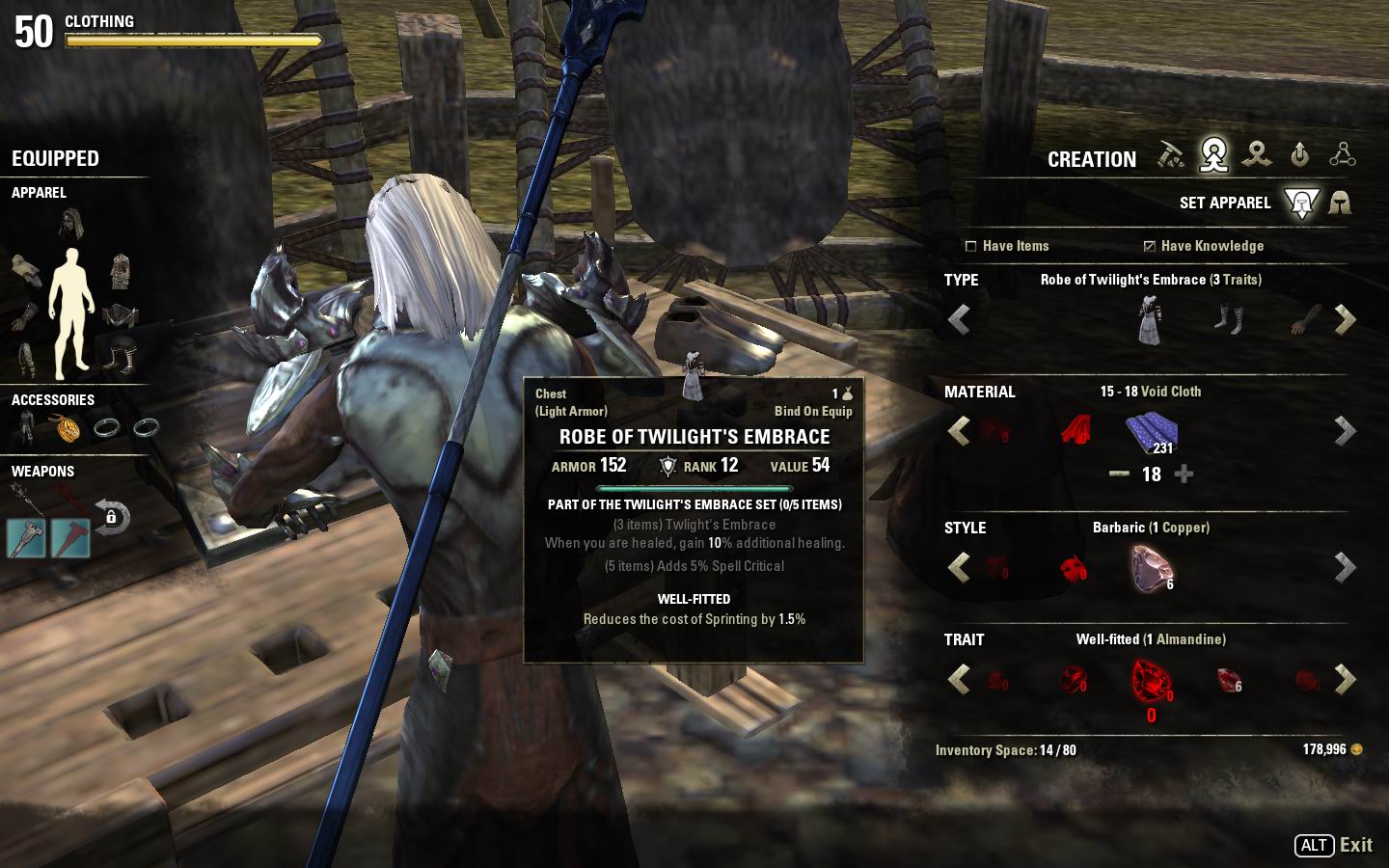Switch to the helmet apparel filter
This screenshot has height=868, width=1389.
pyautogui.click(x=1340, y=203)
